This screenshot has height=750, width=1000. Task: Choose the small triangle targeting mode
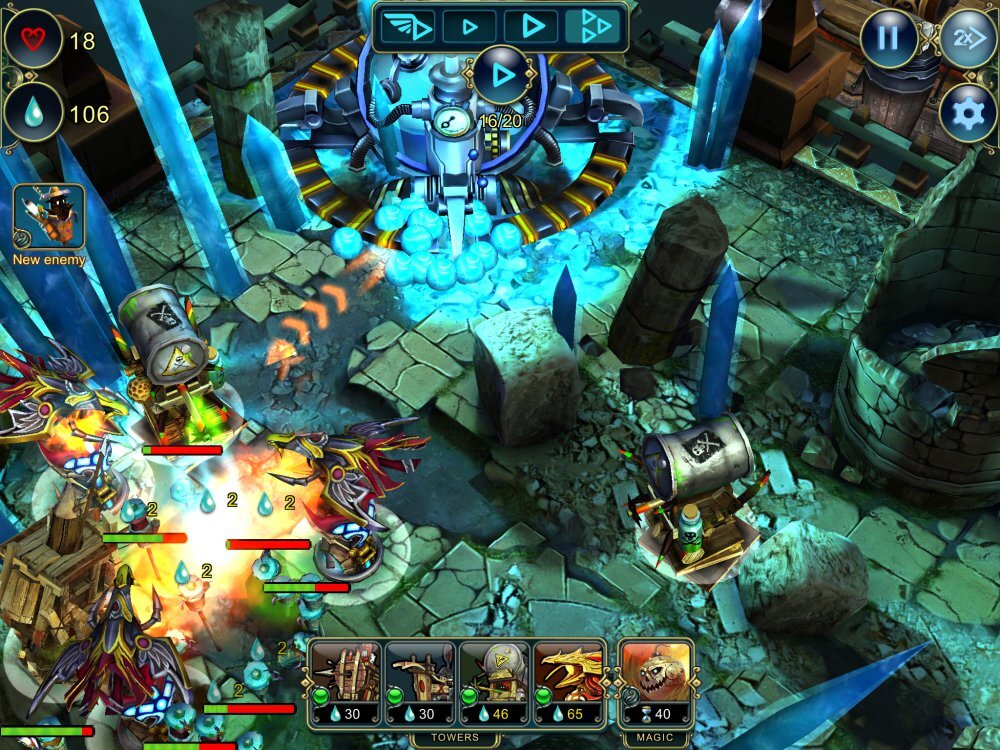click(x=469, y=26)
